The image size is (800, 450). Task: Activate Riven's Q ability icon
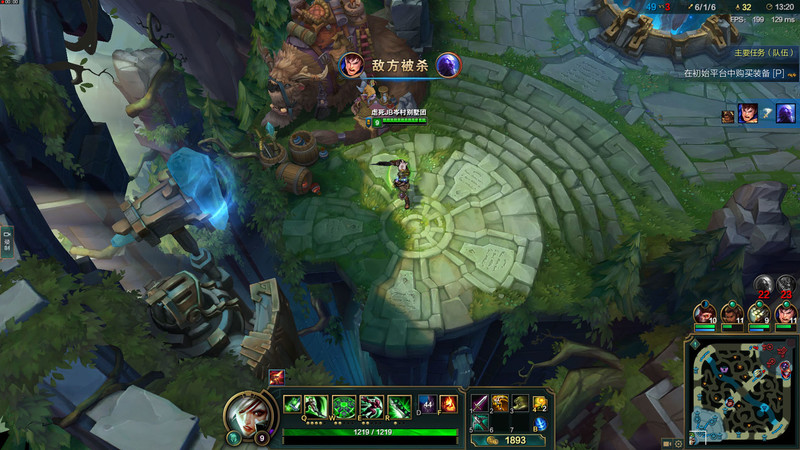click(x=318, y=405)
